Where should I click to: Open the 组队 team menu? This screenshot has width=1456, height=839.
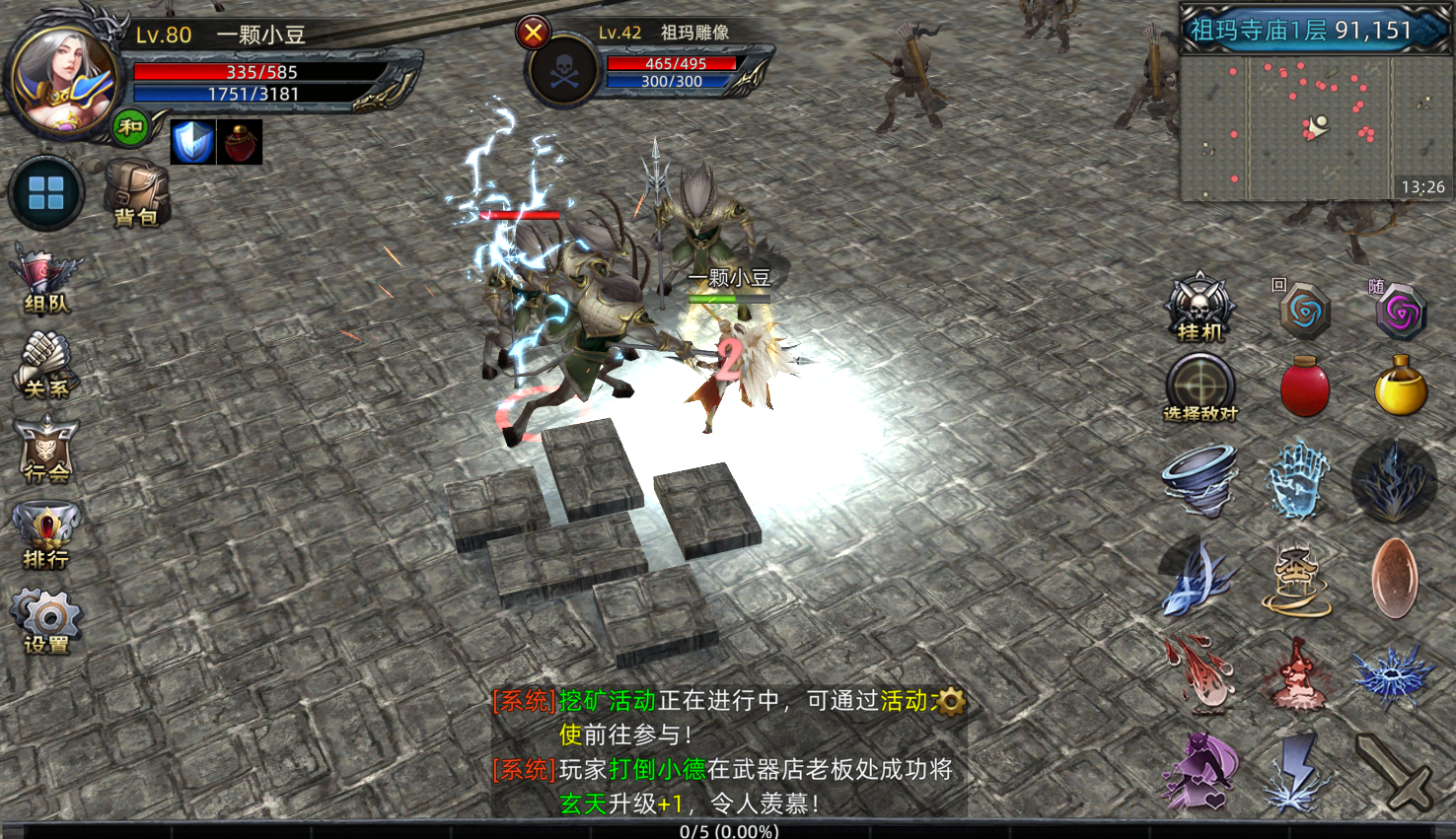click(x=45, y=281)
